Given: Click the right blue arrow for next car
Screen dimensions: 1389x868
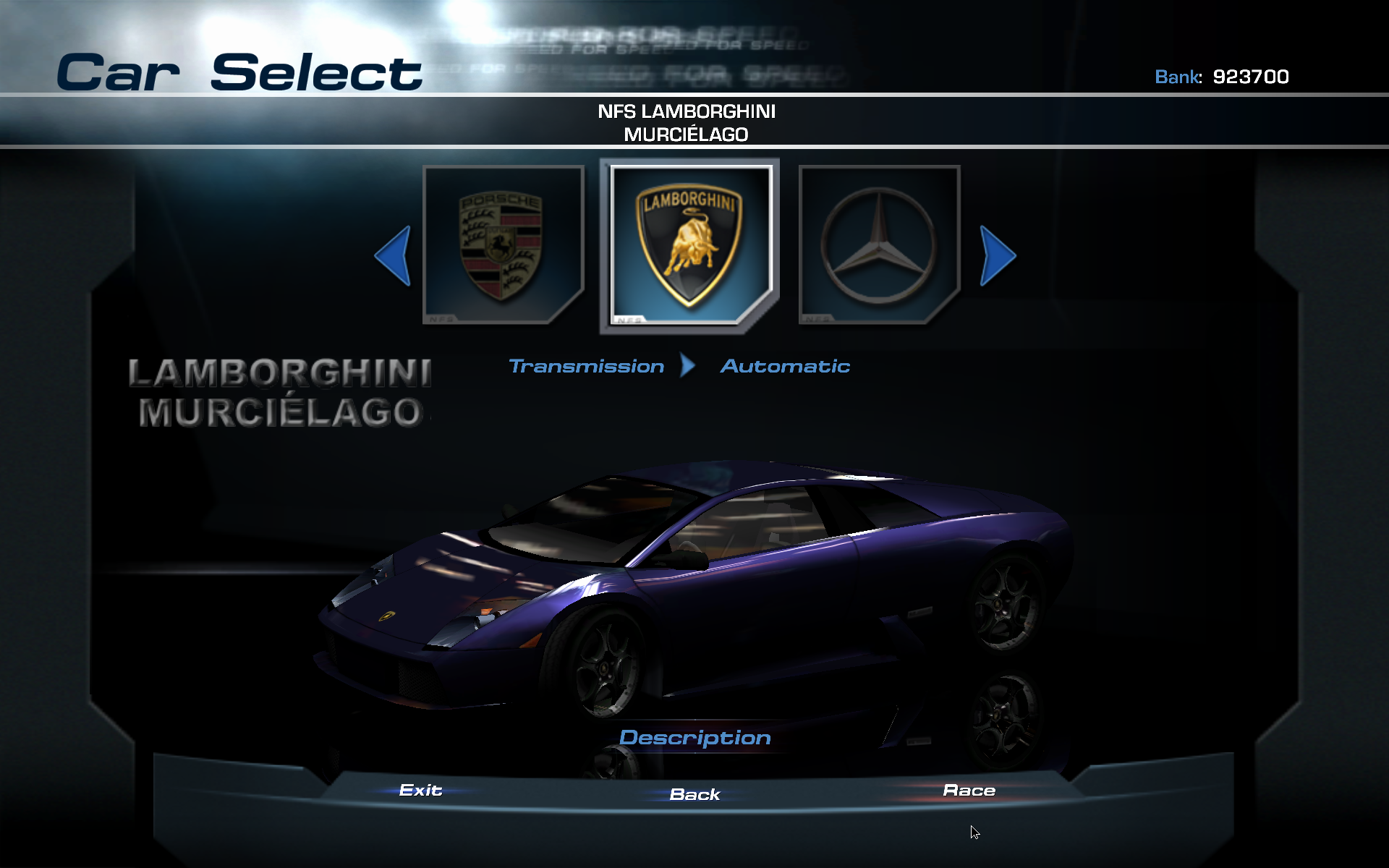Looking at the screenshot, I should point(997,255).
